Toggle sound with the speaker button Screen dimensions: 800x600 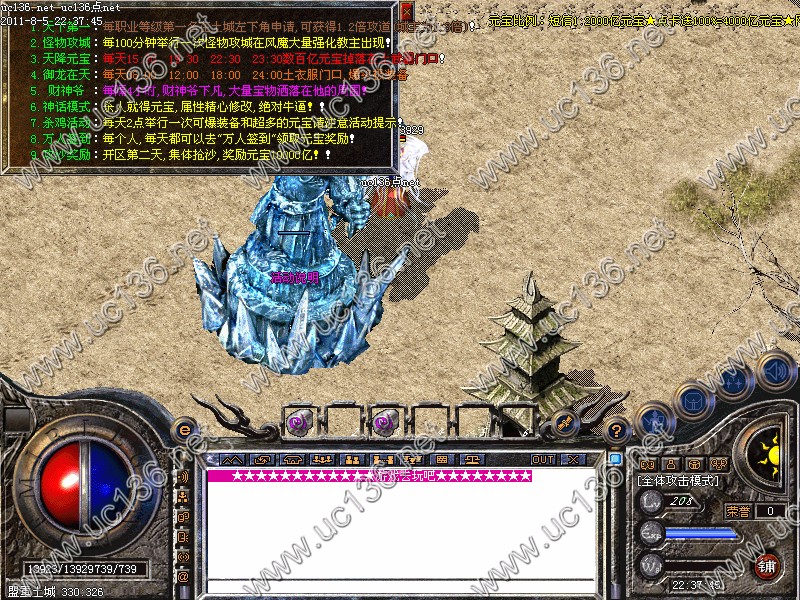pos(774,370)
